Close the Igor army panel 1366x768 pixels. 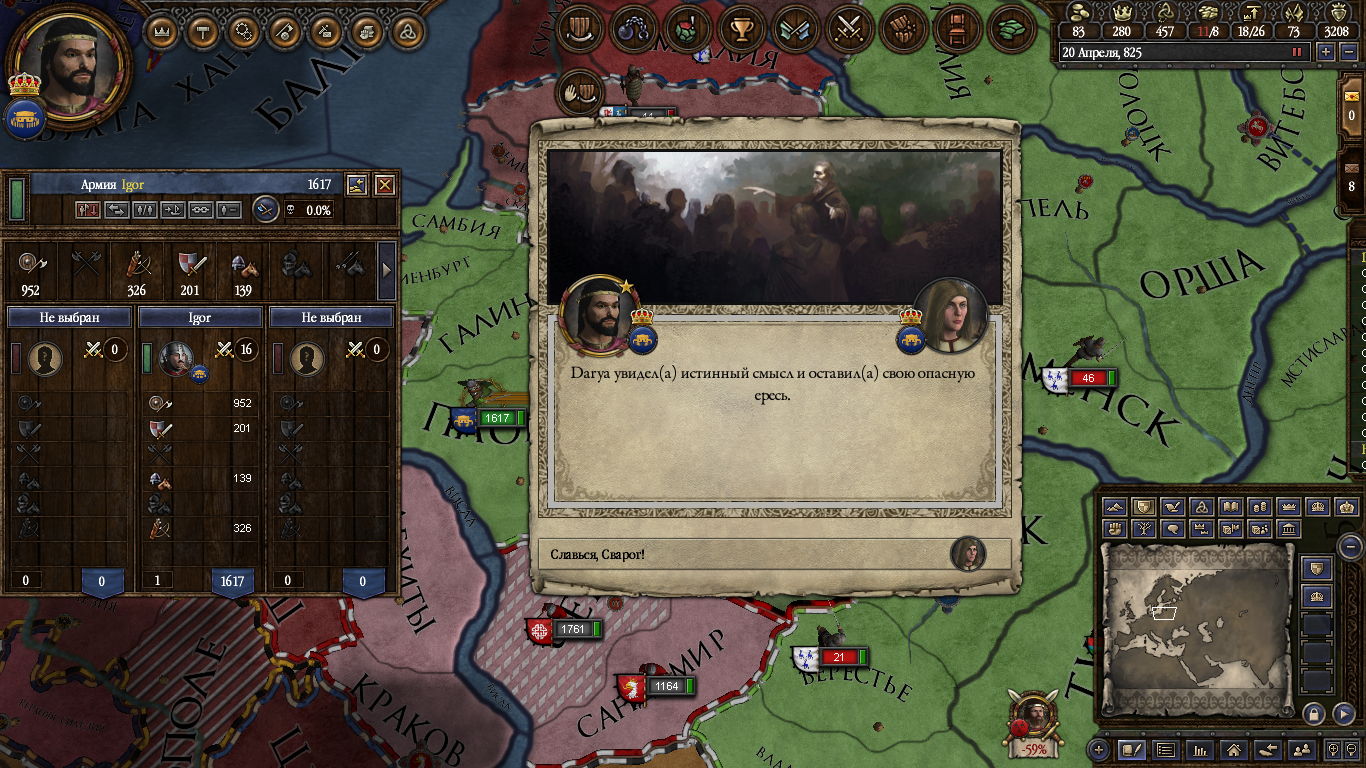tap(384, 185)
